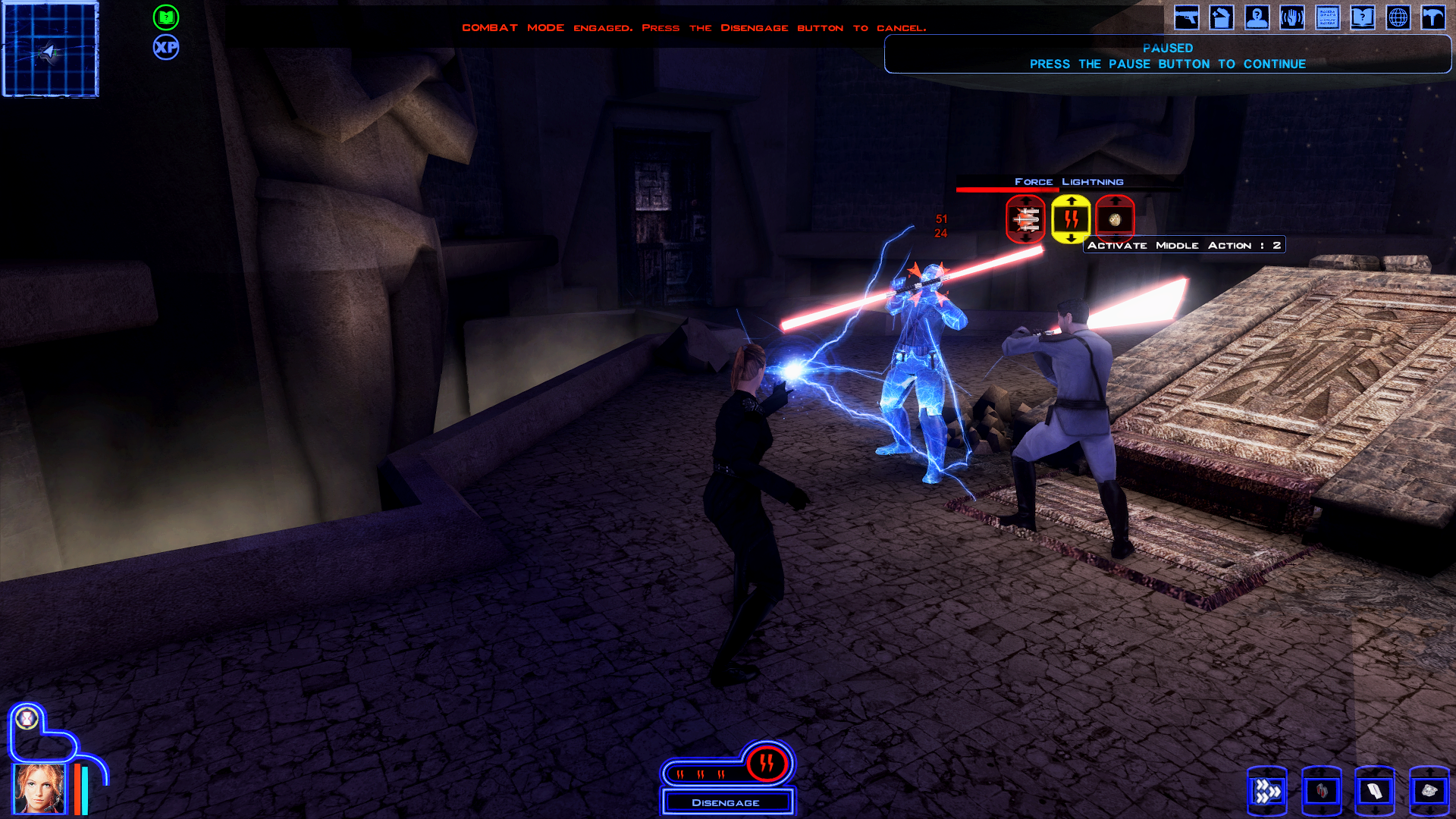Activate the chevron-arrows personal action slot
1456x819 pixels.
pyautogui.click(x=1266, y=791)
